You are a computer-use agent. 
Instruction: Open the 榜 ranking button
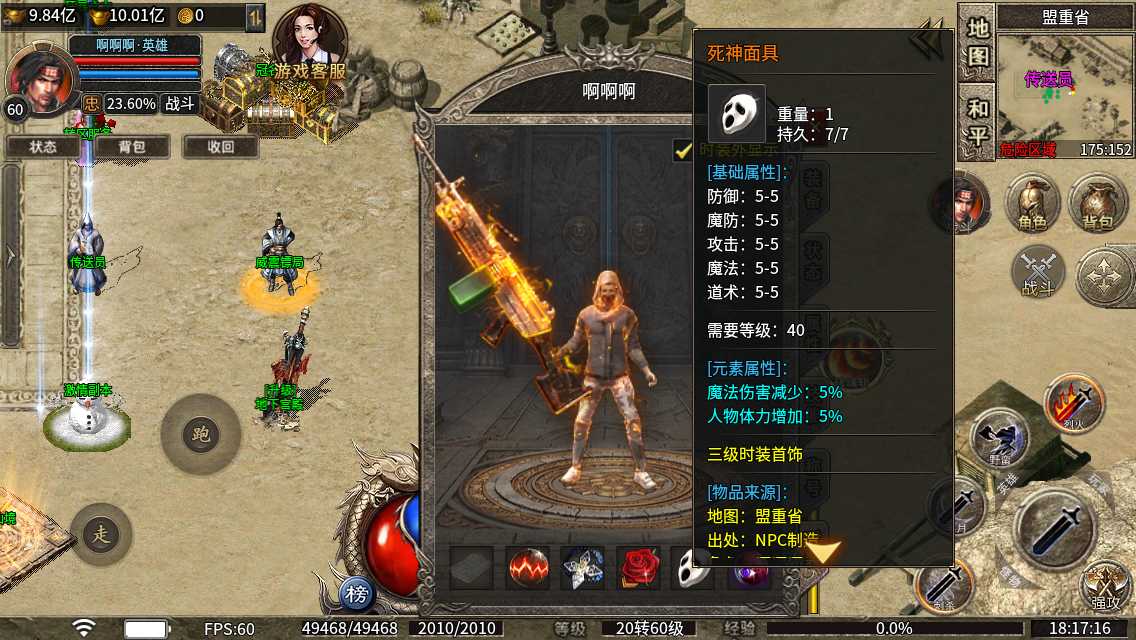[357, 594]
